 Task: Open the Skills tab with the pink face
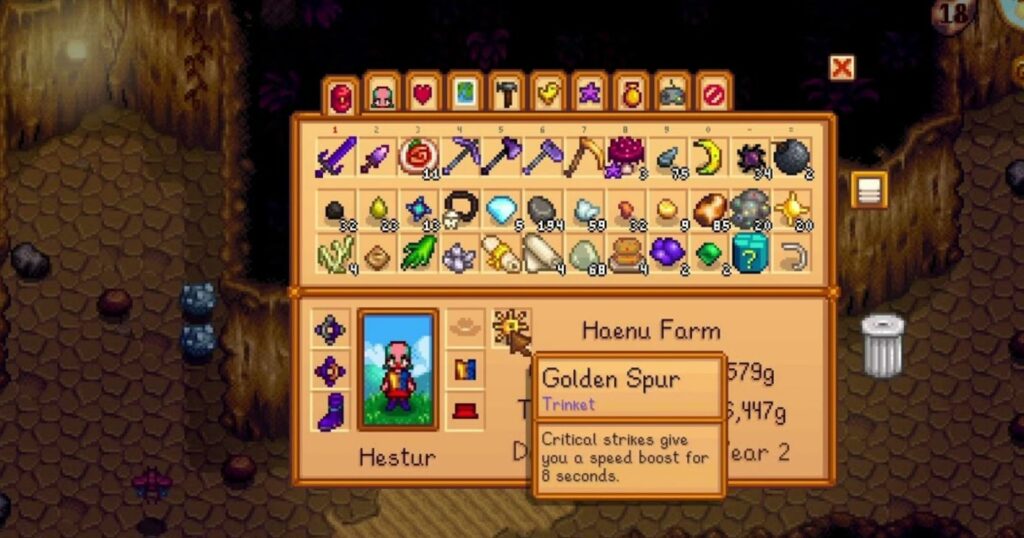(x=382, y=95)
